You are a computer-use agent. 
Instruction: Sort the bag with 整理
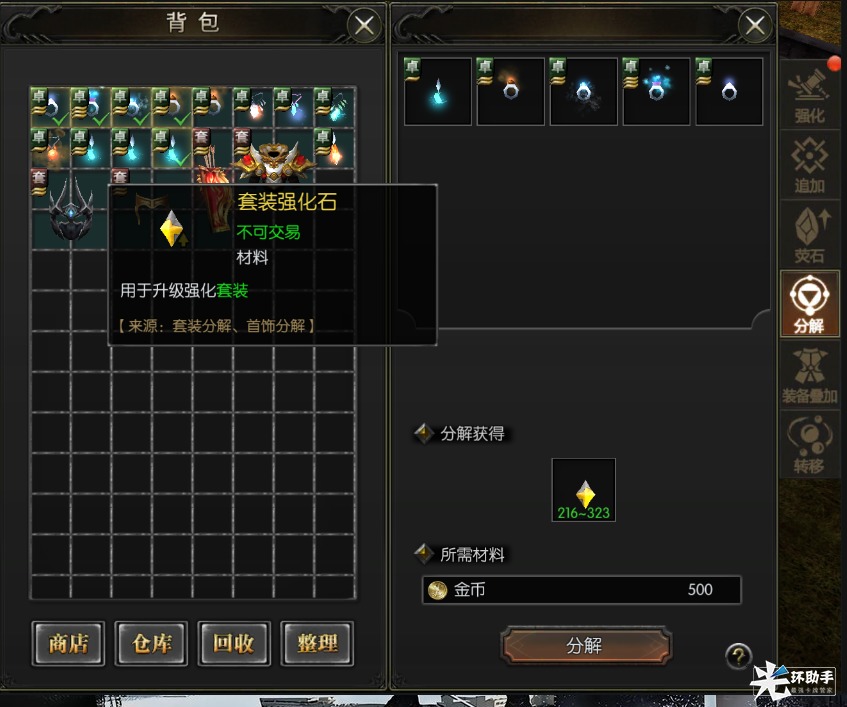pyautogui.click(x=317, y=643)
